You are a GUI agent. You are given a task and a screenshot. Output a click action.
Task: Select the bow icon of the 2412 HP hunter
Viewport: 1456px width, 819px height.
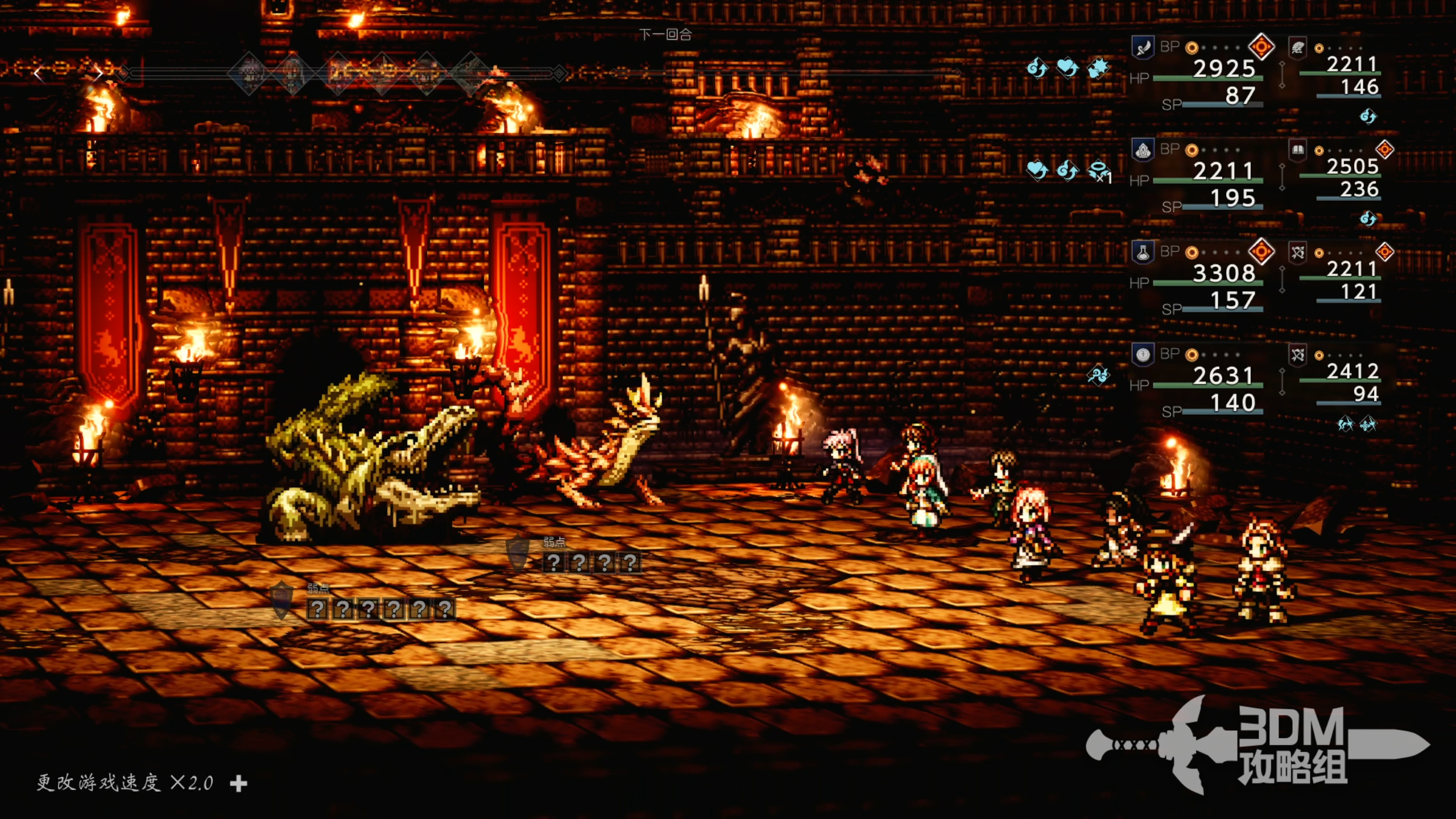[x=1297, y=355]
